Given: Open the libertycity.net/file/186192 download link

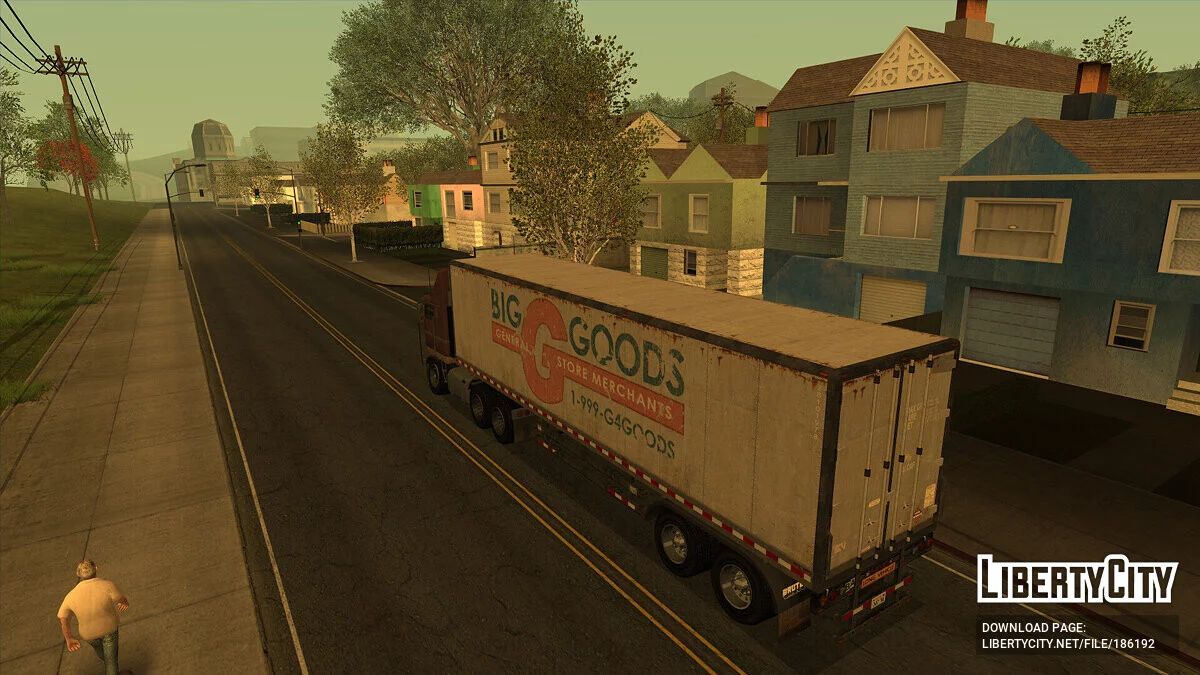Looking at the screenshot, I should coord(1068,645).
